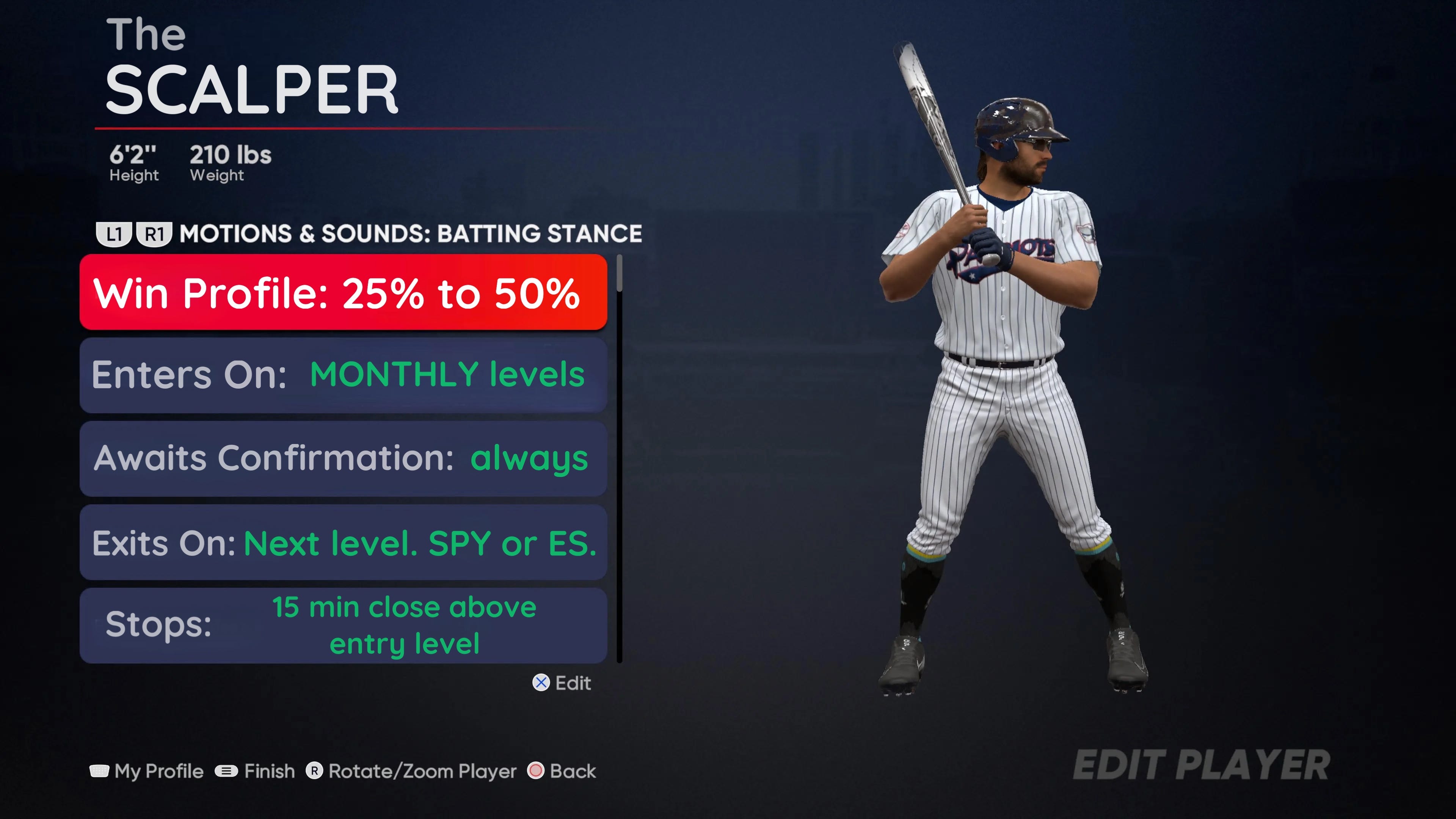Choose Finish in the bottom bar

click(256, 771)
